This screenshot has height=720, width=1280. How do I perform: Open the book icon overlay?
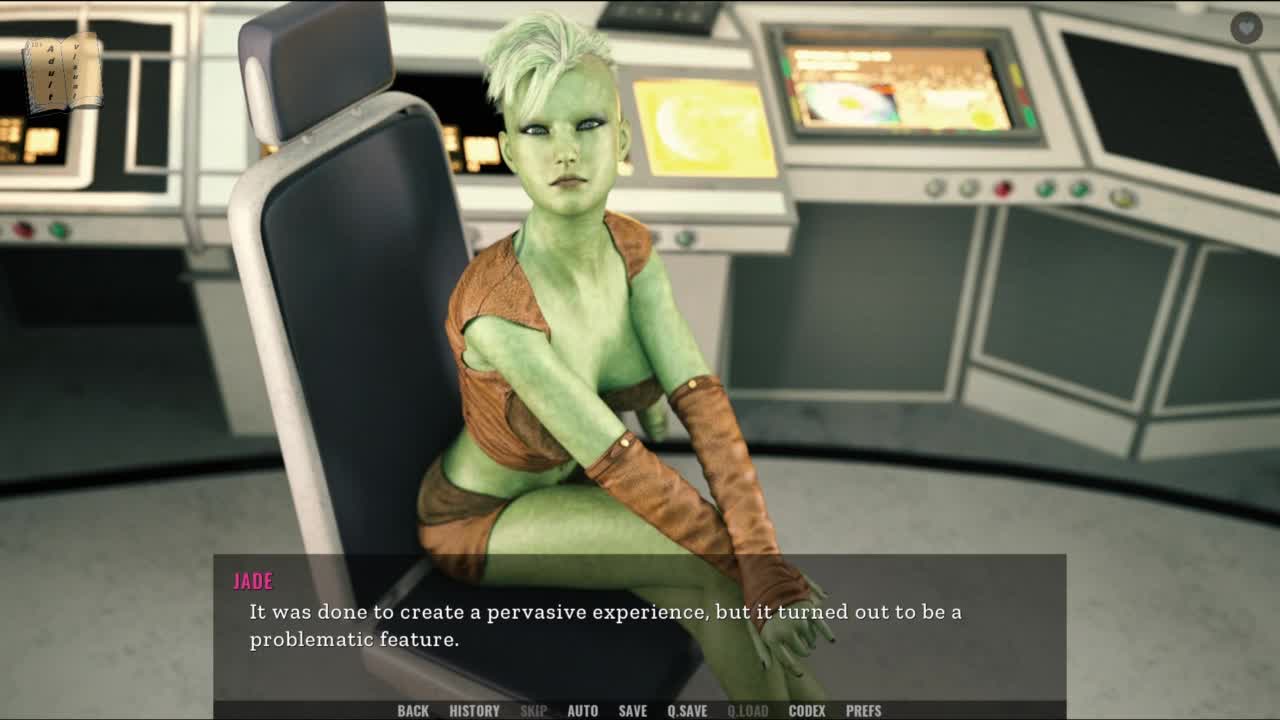(x=63, y=72)
